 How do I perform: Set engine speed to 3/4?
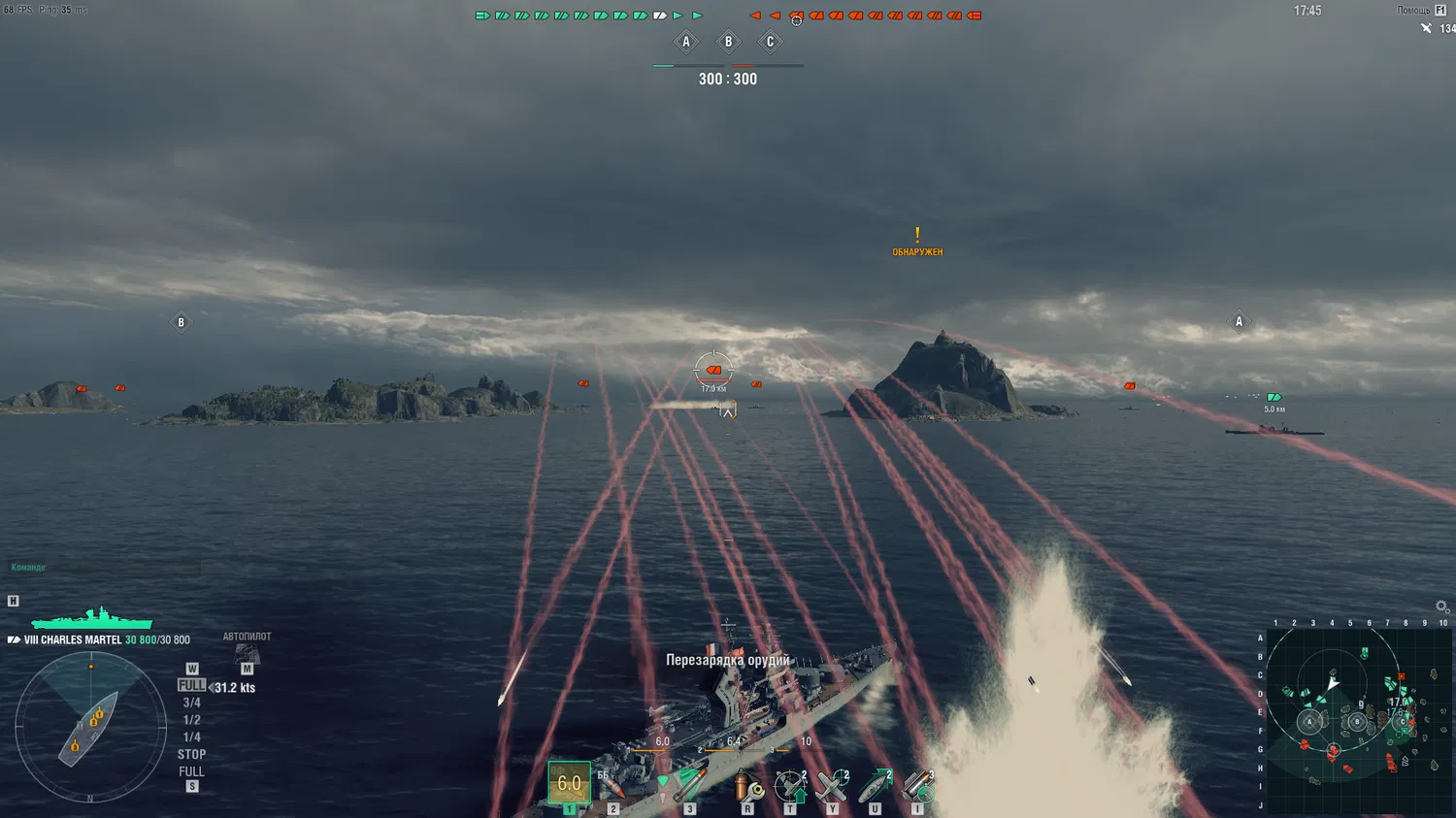(191, 703)
